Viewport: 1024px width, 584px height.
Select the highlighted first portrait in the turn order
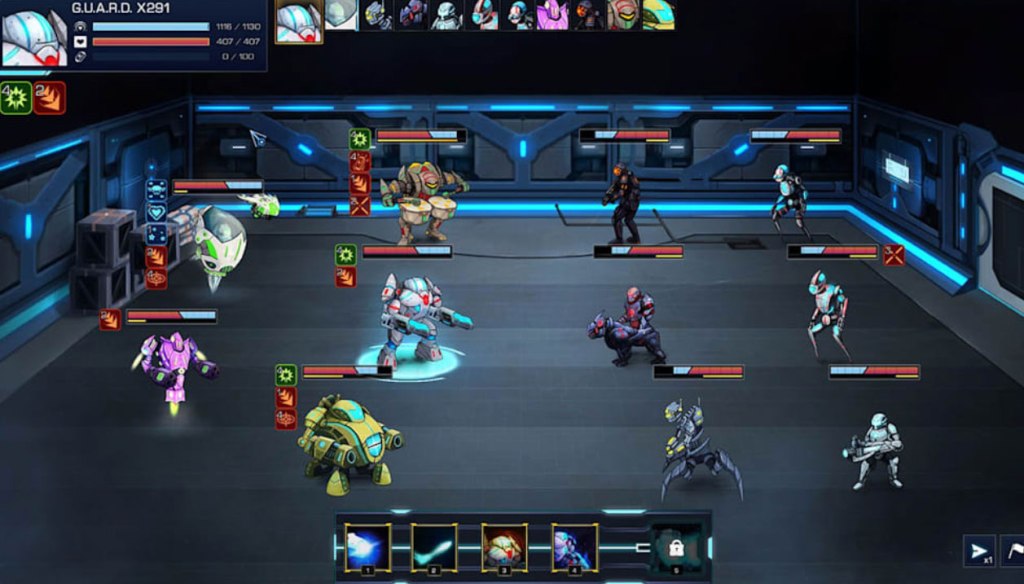tap(299, 21)
